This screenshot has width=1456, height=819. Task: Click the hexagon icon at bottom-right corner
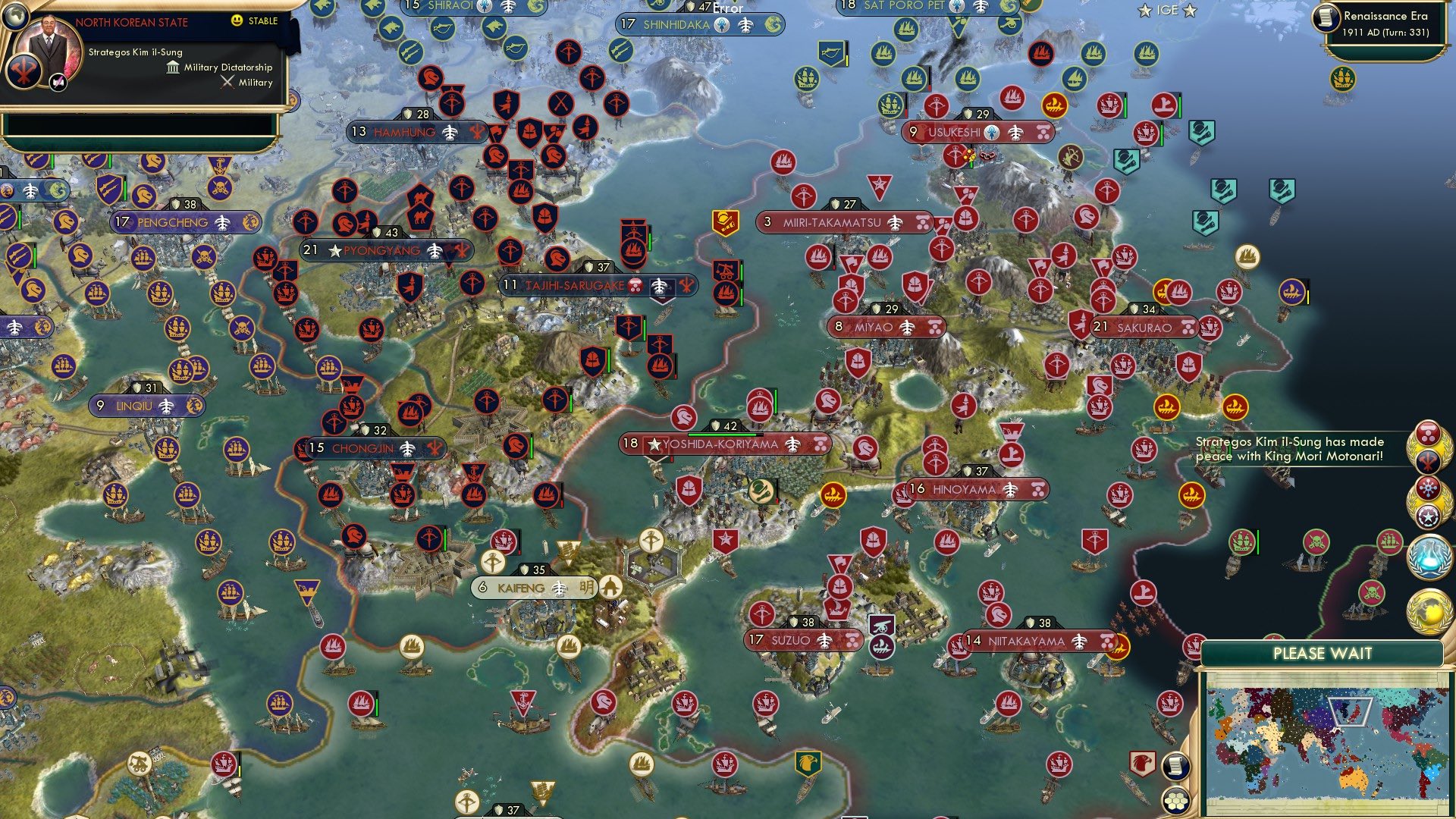[1175, 802]
